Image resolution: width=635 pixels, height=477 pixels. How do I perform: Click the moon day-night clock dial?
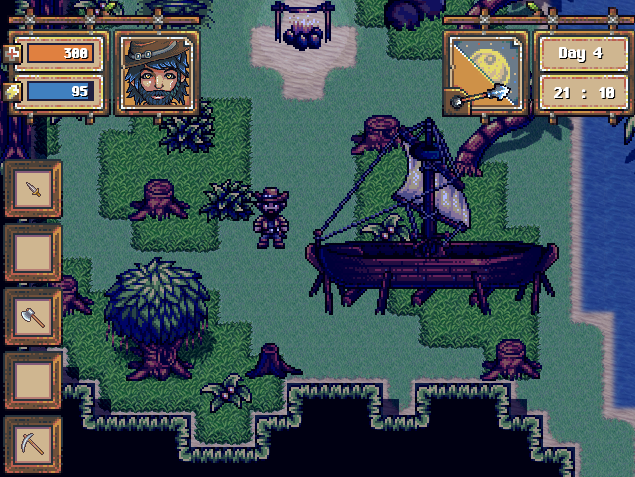pos(485,72)
